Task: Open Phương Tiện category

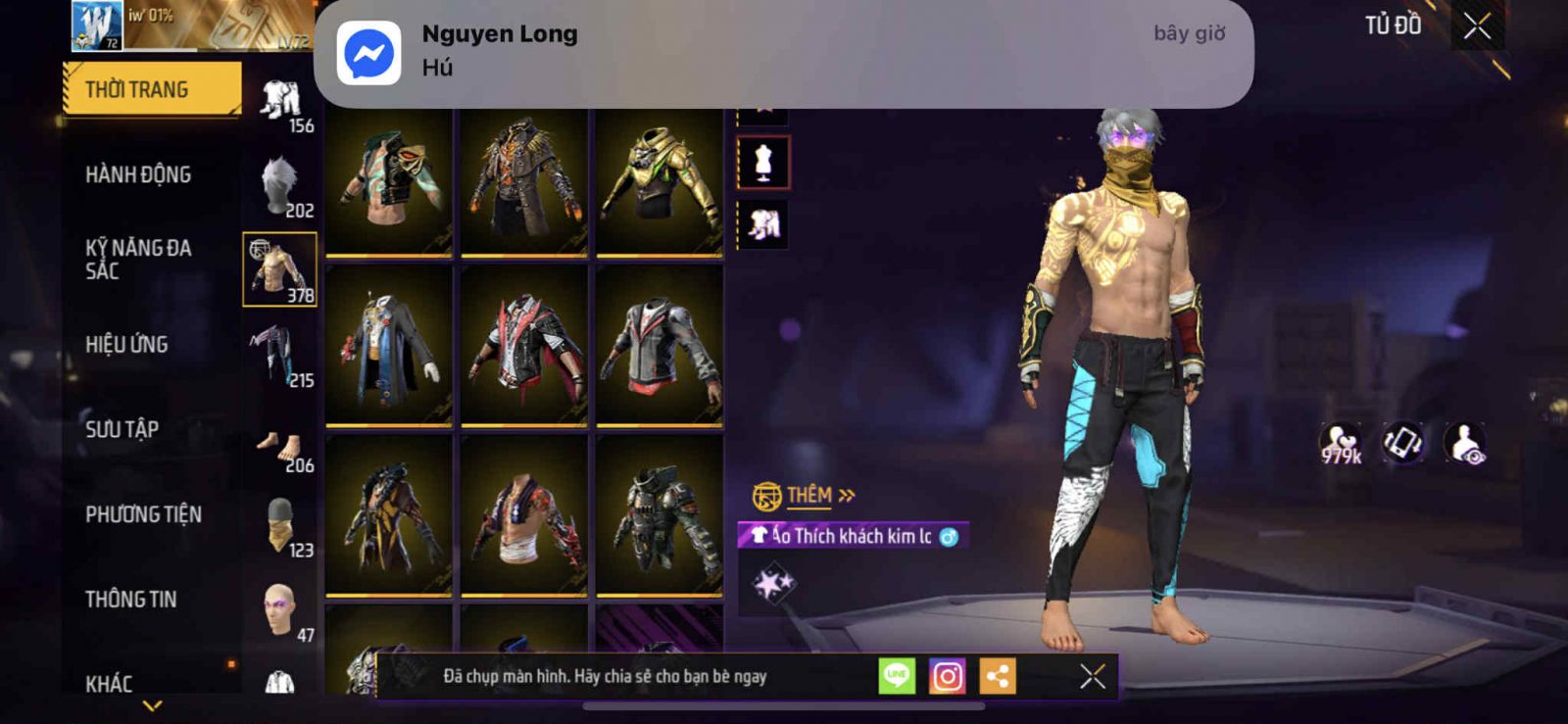Action: 143,514
